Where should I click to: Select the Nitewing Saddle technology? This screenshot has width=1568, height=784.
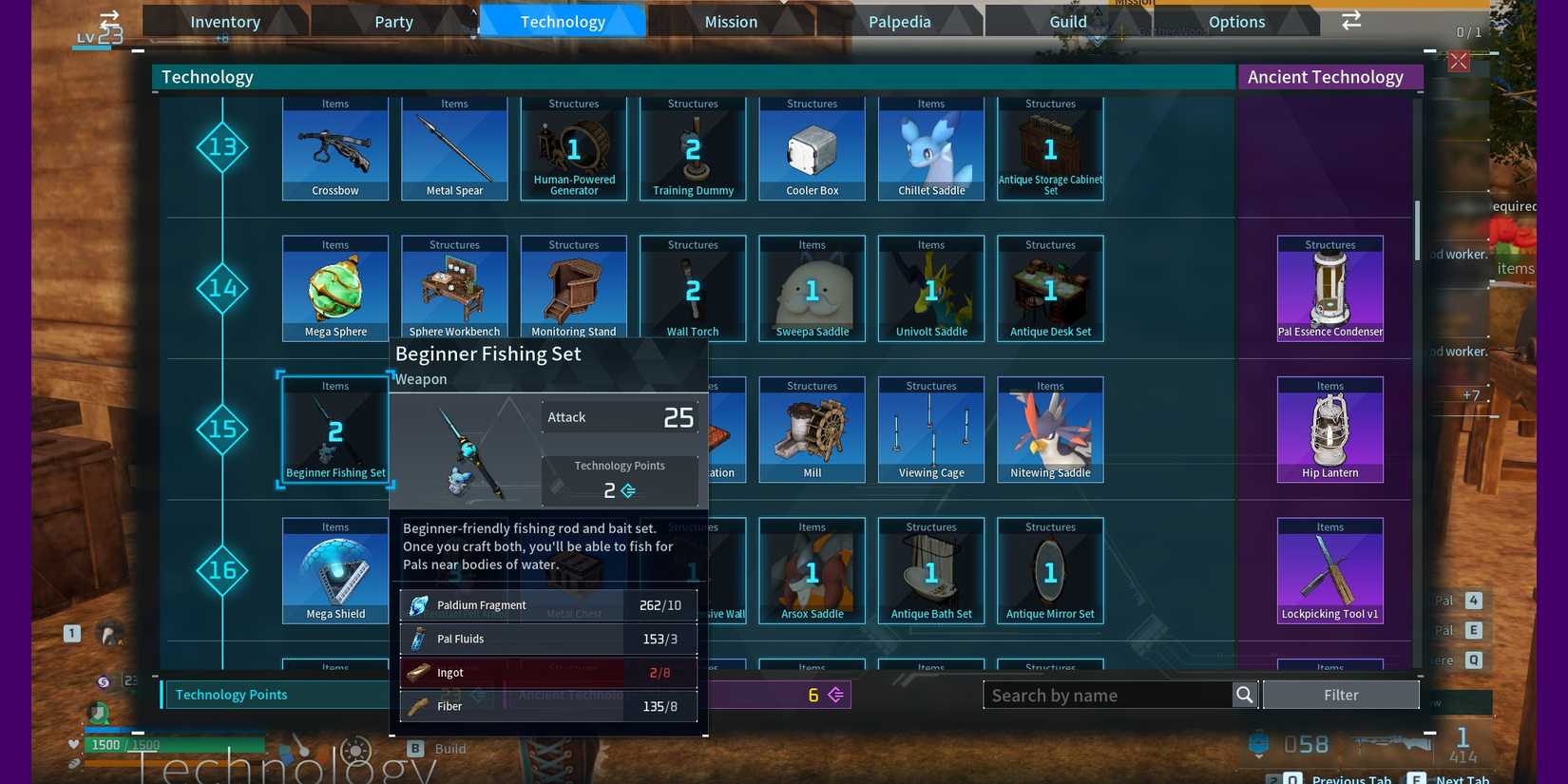click(1049, 430)
